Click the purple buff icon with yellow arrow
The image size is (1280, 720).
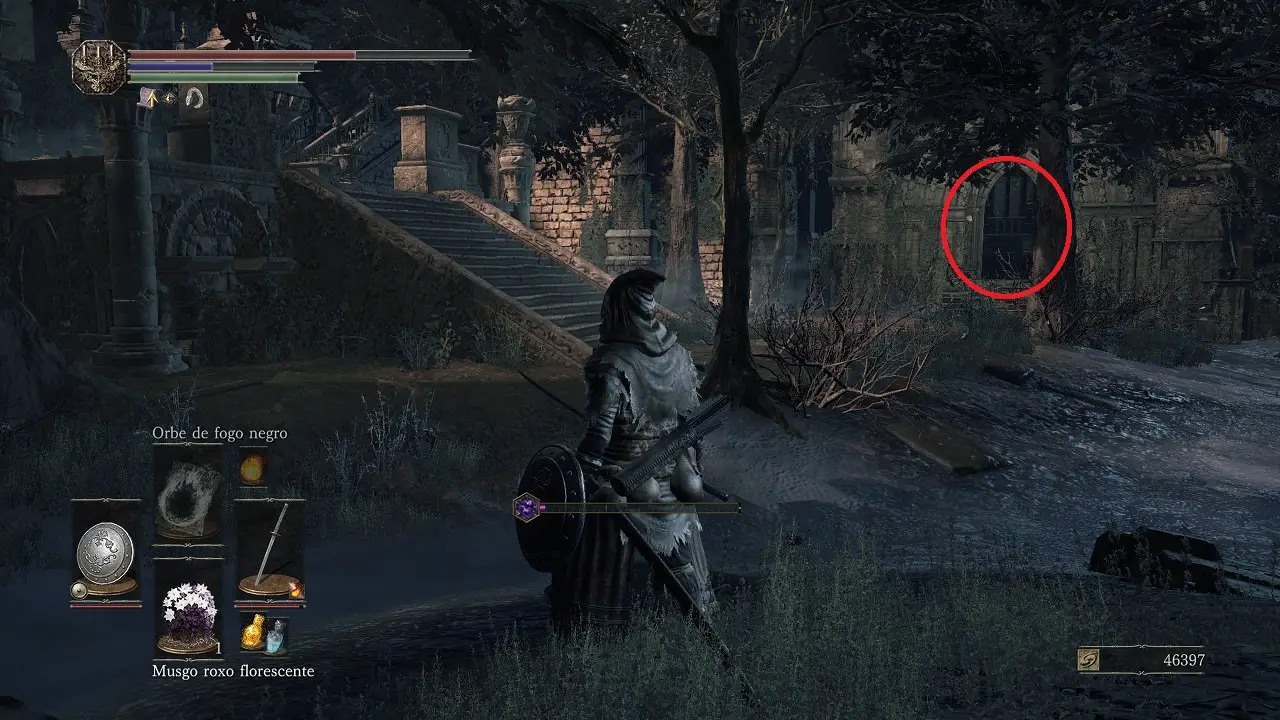point(149,97)
